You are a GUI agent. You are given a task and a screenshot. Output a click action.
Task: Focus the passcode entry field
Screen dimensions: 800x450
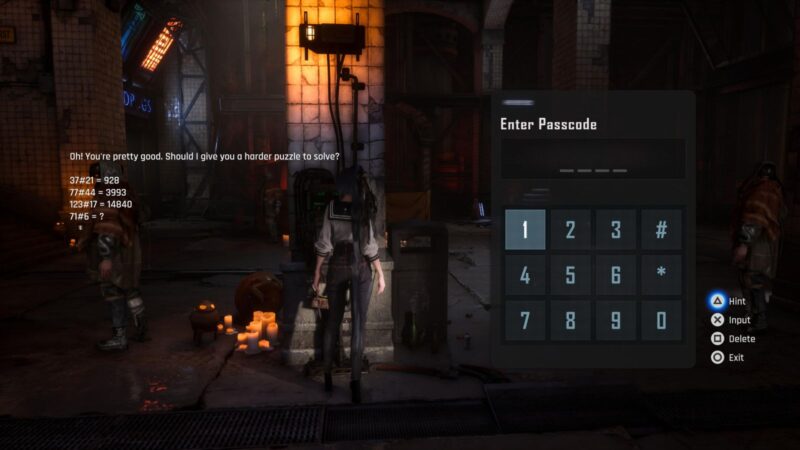[x=593, y=160]
